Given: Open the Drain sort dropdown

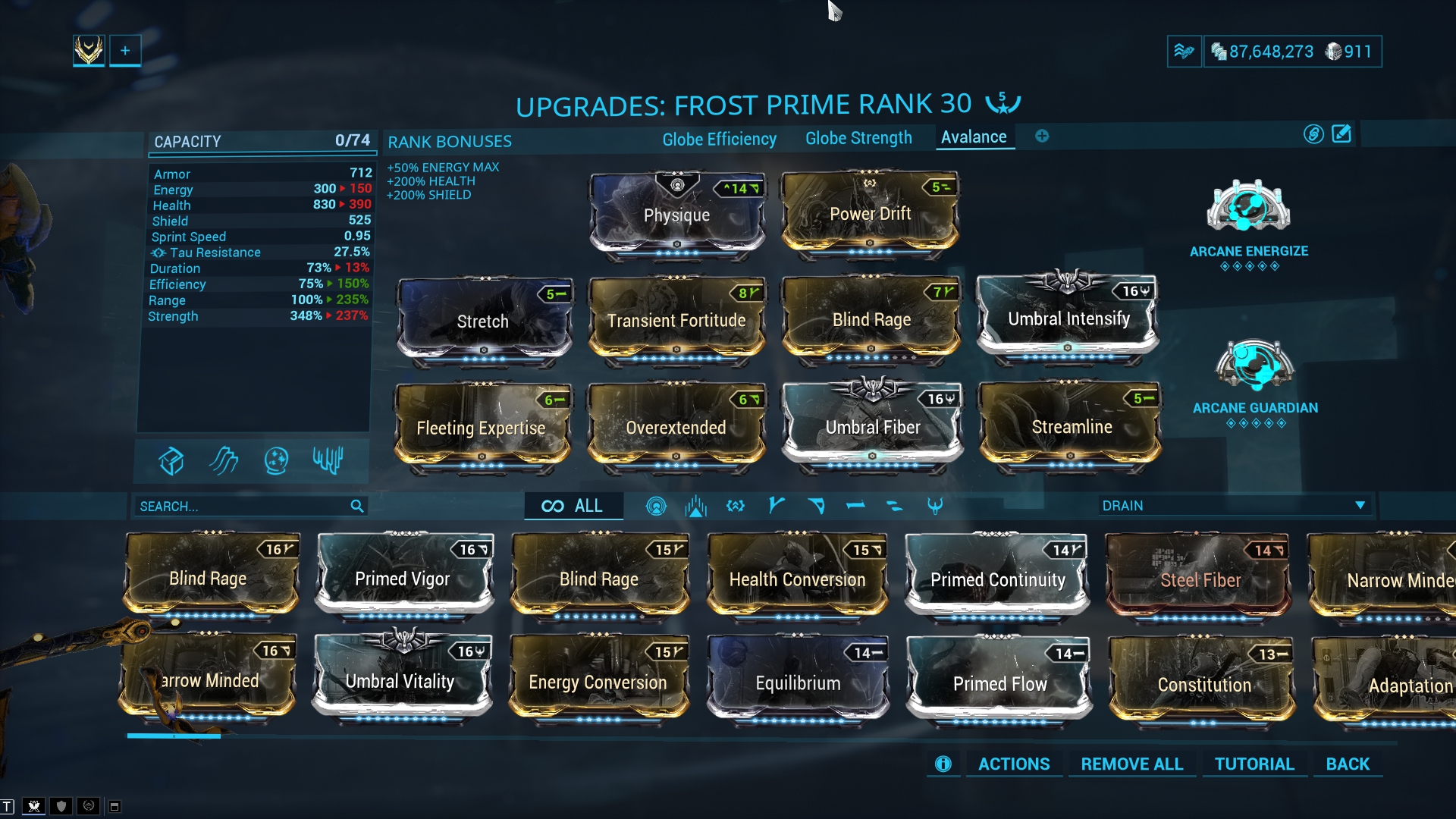Looking at the screenshot, I should 1235,506.
